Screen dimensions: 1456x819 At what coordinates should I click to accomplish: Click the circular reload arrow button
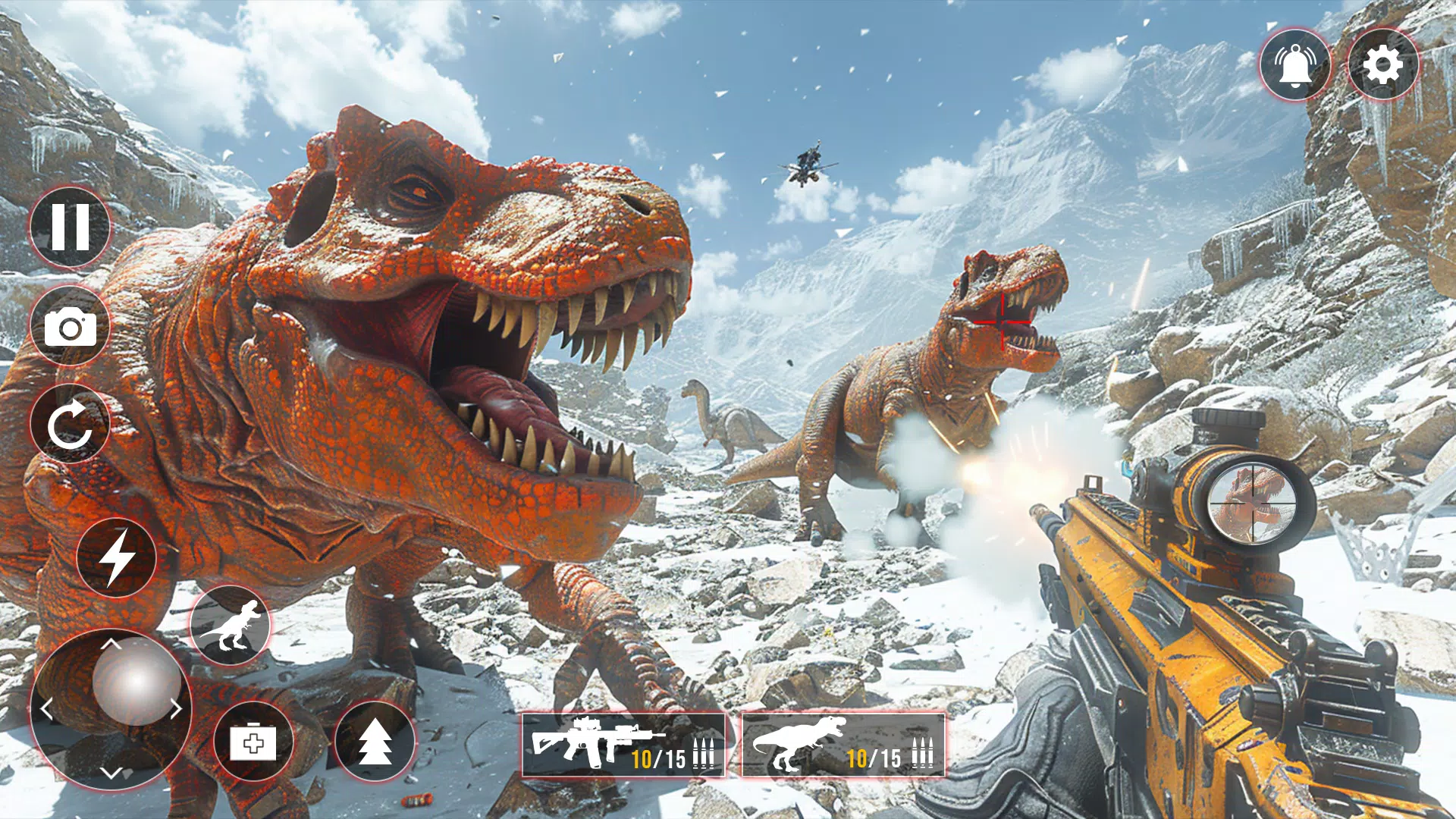(x=70, y=425)
